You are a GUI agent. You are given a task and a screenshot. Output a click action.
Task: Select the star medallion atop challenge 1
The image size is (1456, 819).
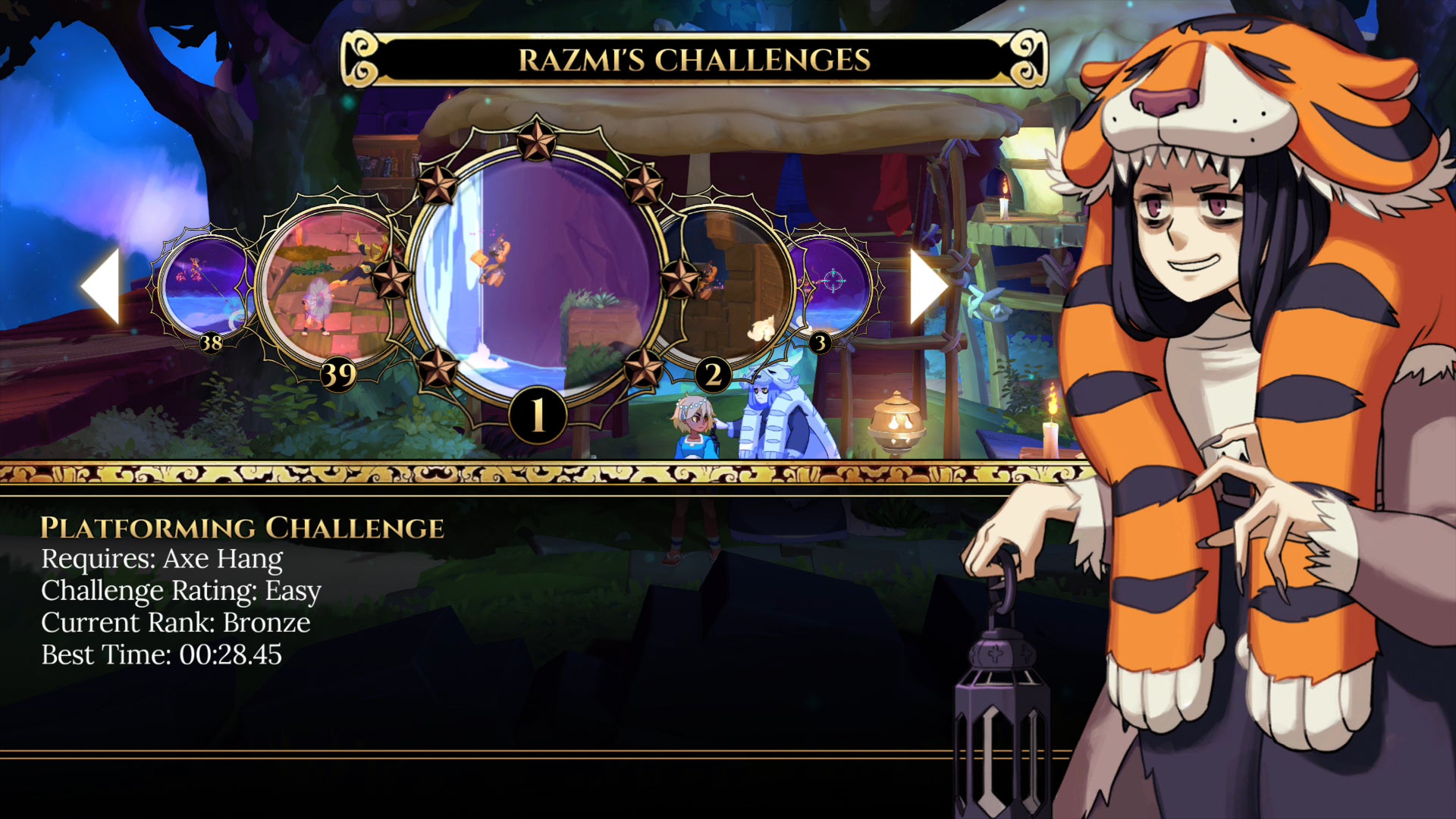(x=535, y=141)
